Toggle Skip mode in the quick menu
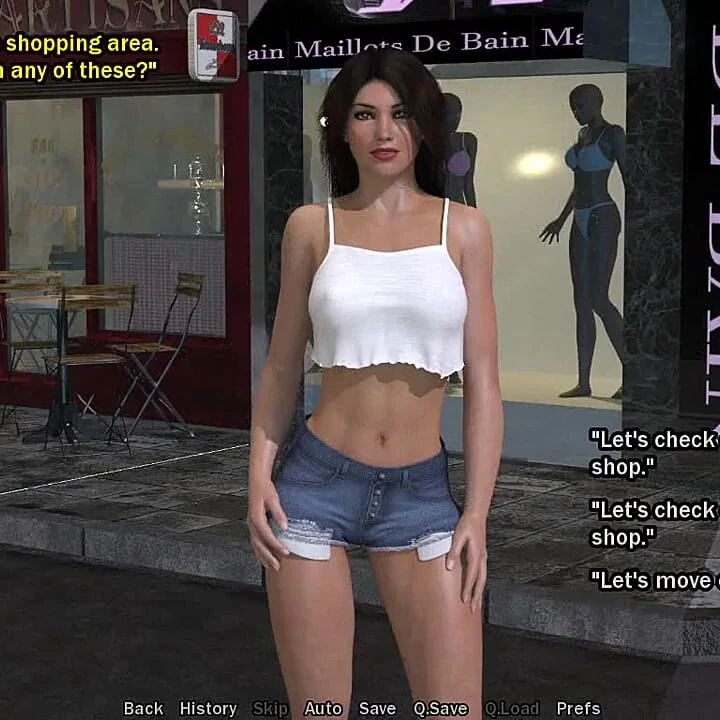Image resolution: width=720 pixels, height=720 pixels. [270, 708]
